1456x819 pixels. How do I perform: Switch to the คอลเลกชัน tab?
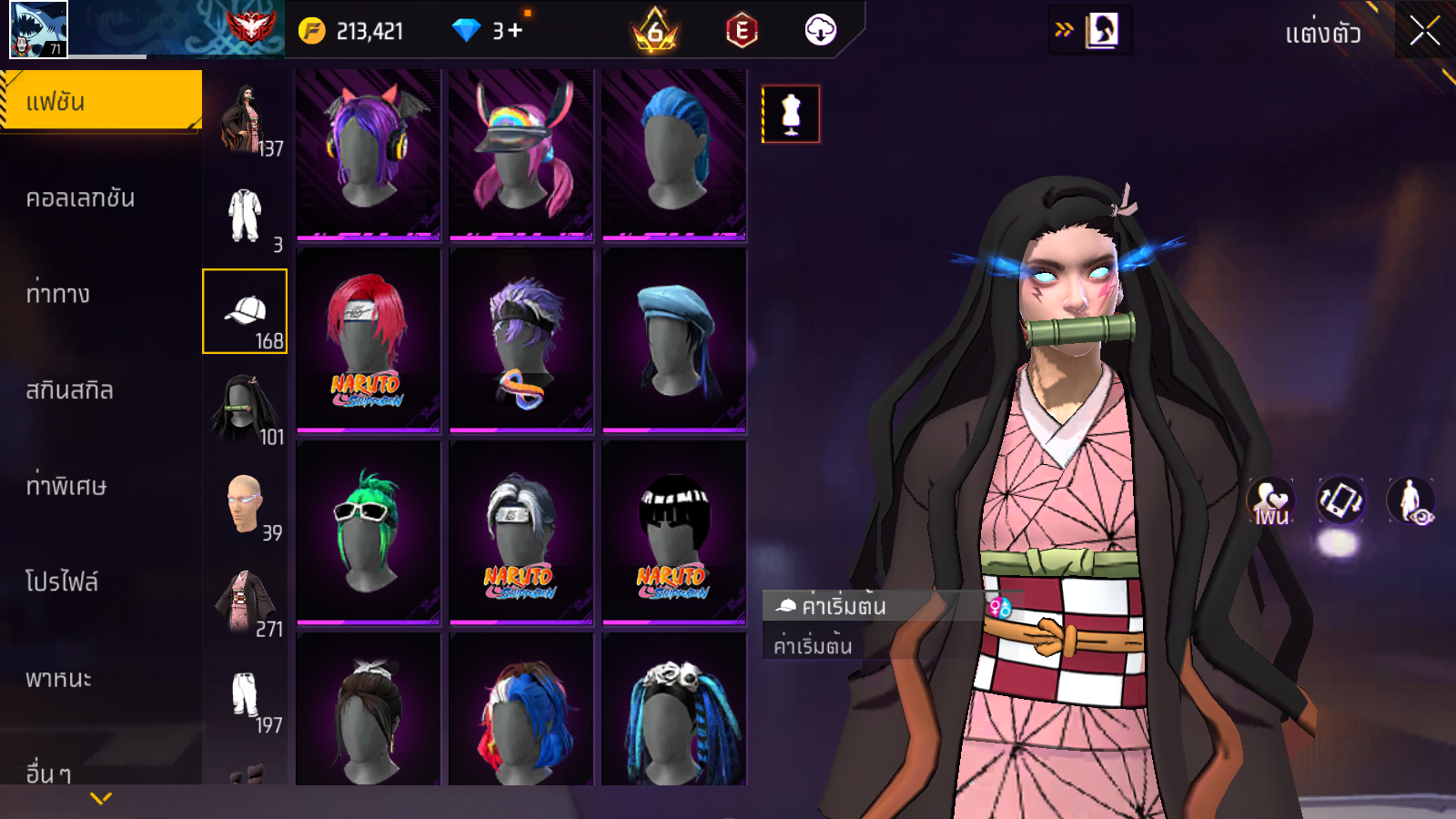pos(81,198)
